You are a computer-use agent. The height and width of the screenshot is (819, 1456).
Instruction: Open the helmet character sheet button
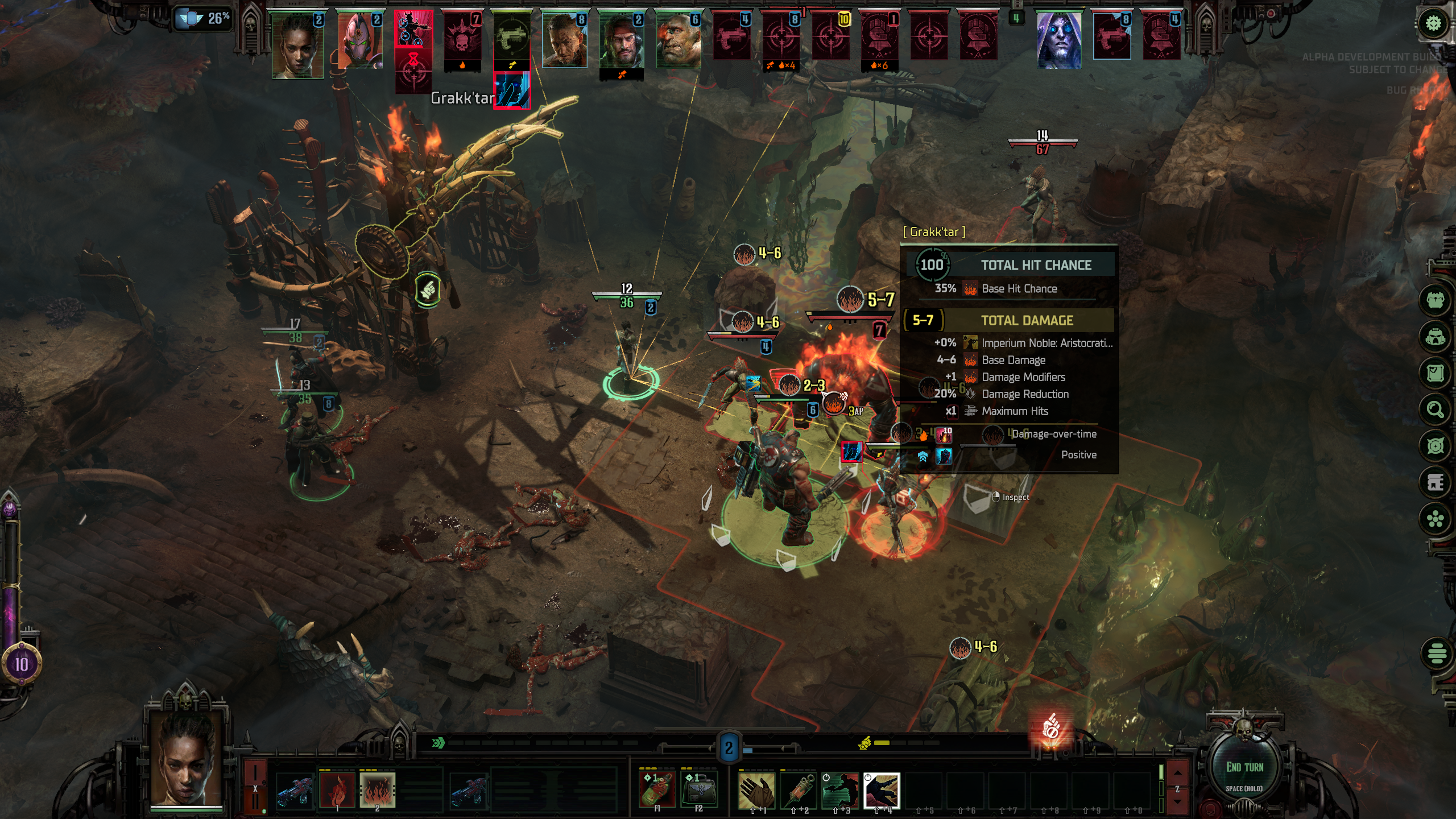click(x=1435, y=337)
